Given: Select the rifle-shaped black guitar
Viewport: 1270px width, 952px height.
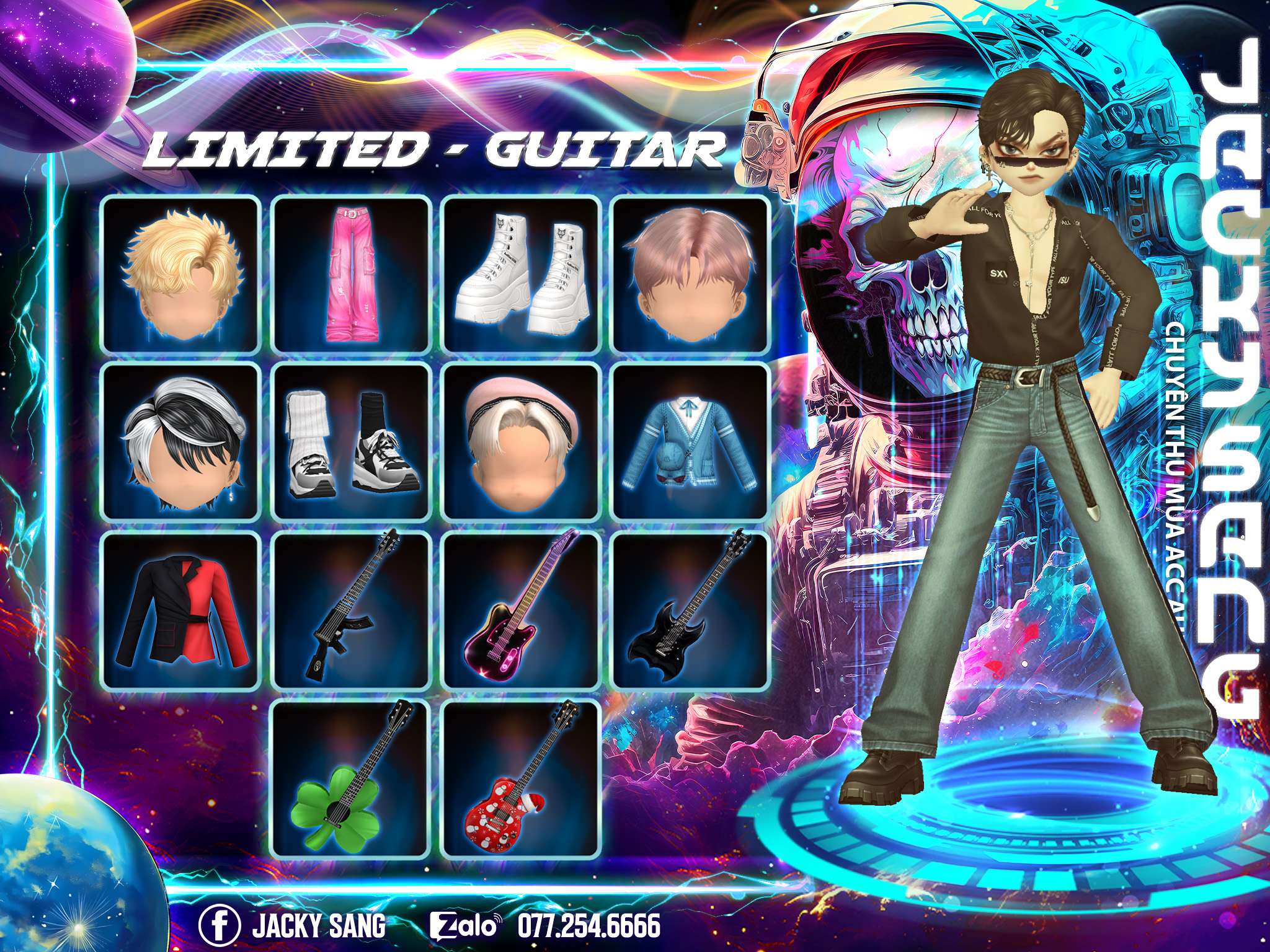Looking at the screenshot, I should [x=352, y=612].
